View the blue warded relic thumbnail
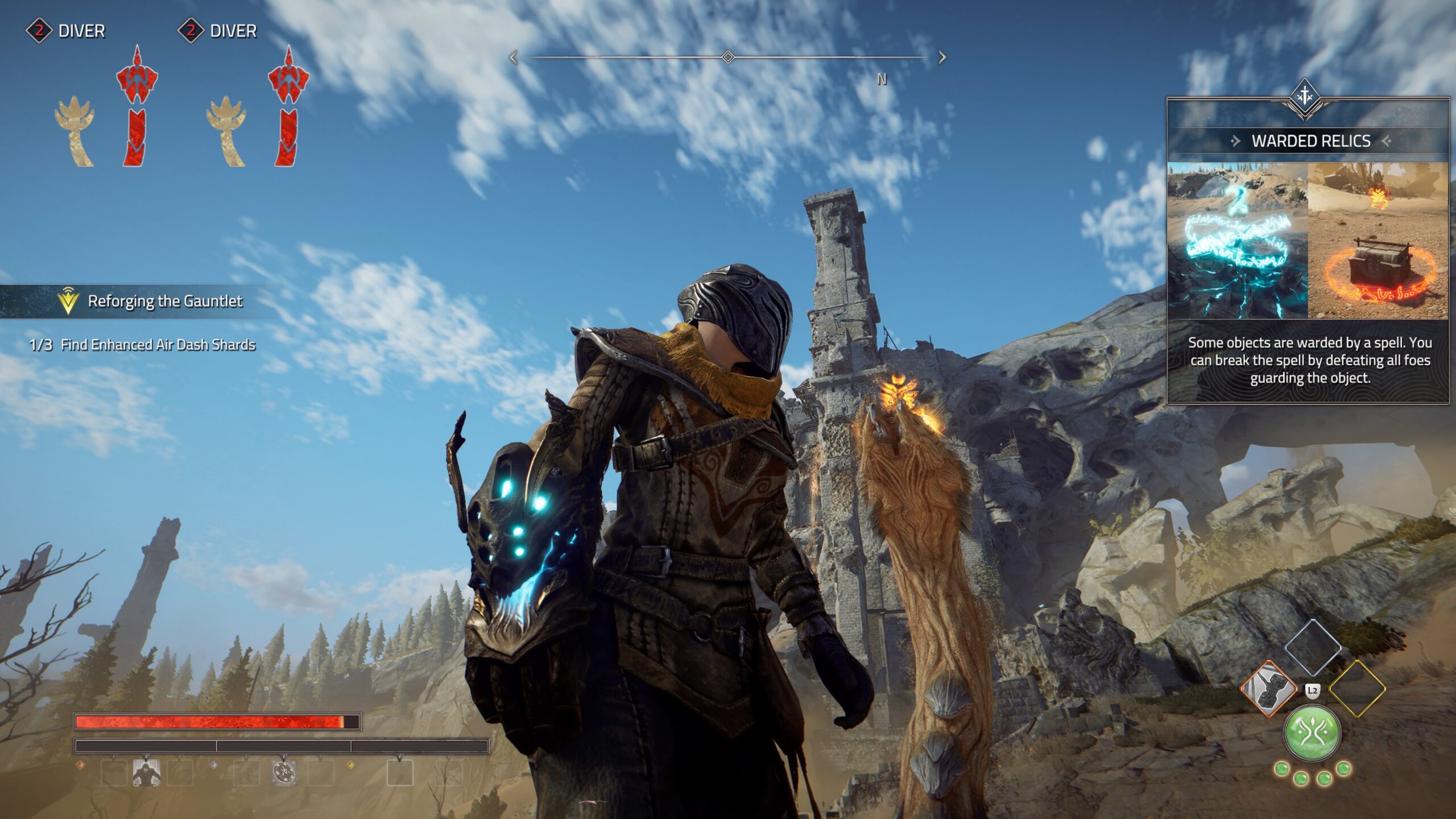 (x=1238, y=241)
